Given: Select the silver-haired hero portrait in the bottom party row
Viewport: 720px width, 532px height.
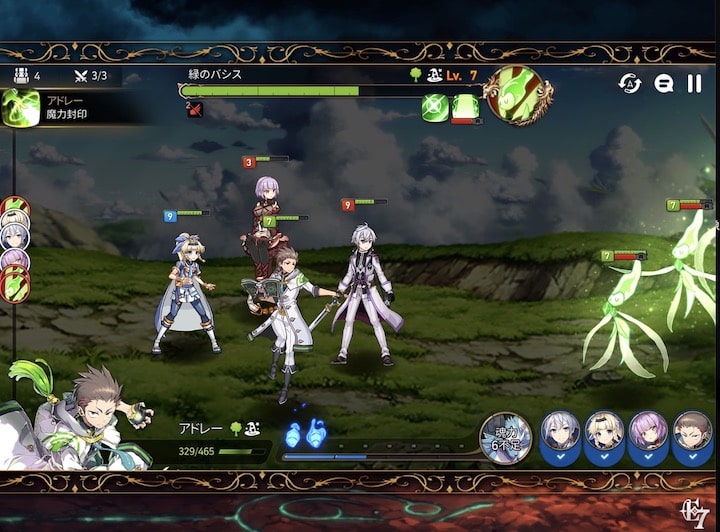Looking at the screenshot, I should [560, 435].
